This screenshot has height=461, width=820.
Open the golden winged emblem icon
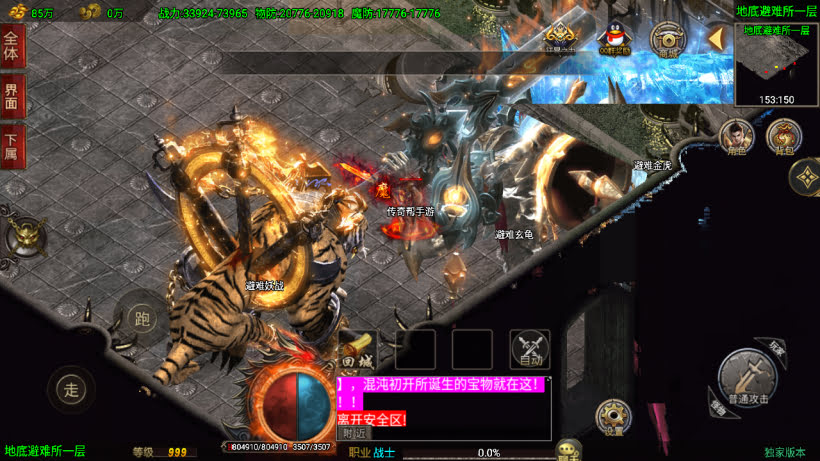(560, 40)
